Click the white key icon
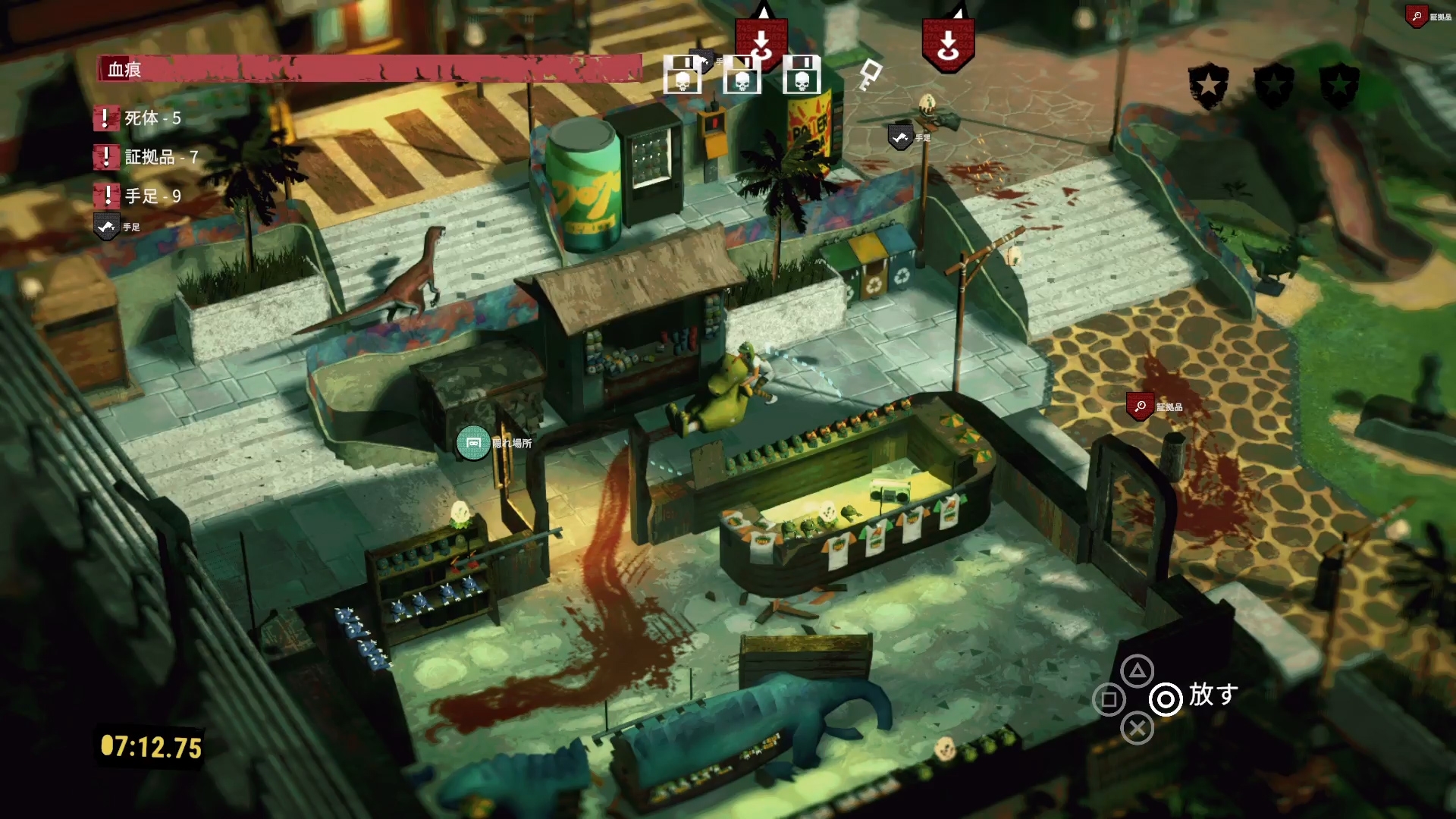 click(x=870, y=75)
